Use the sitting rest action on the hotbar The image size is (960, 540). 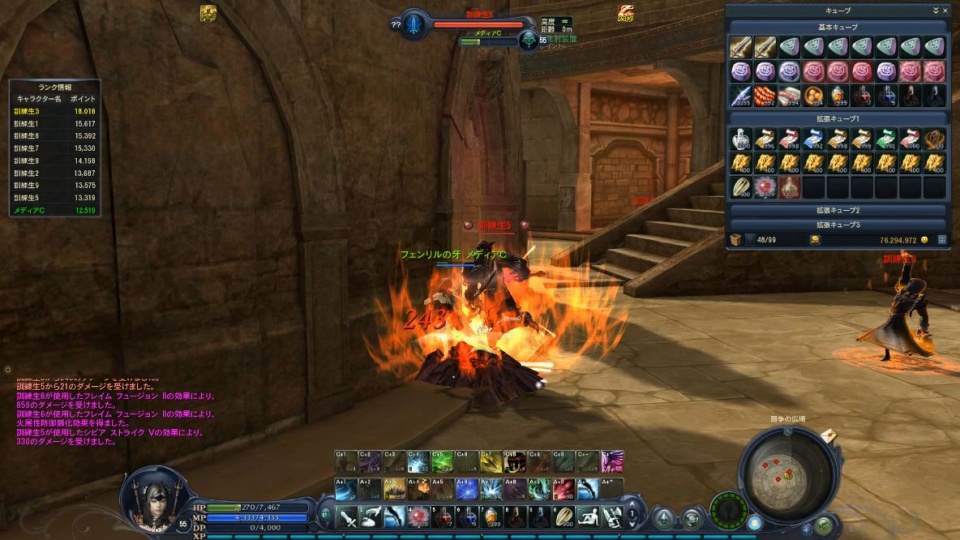coord(588,516)
